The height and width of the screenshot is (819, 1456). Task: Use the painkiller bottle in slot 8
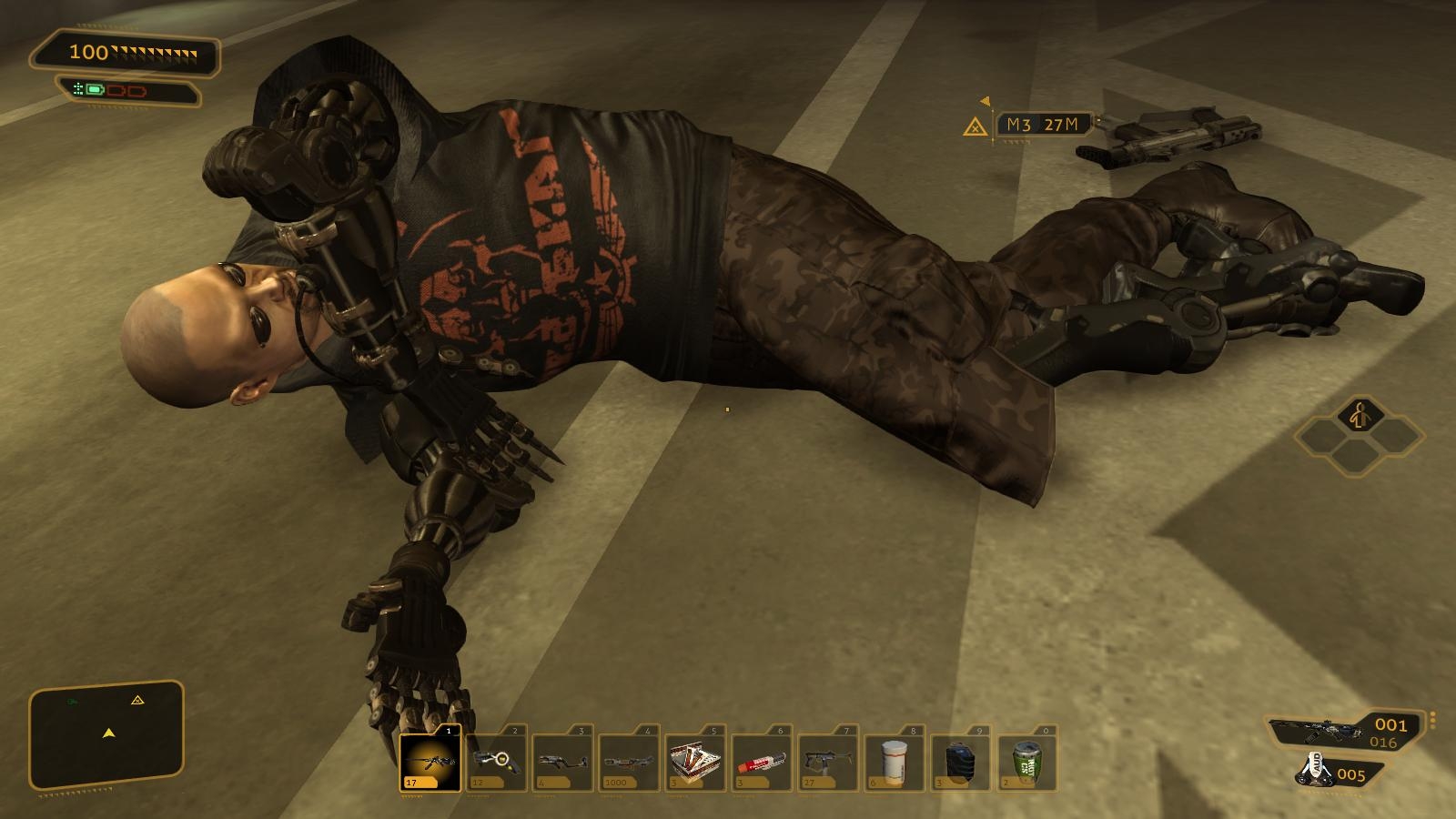(895, 759)
